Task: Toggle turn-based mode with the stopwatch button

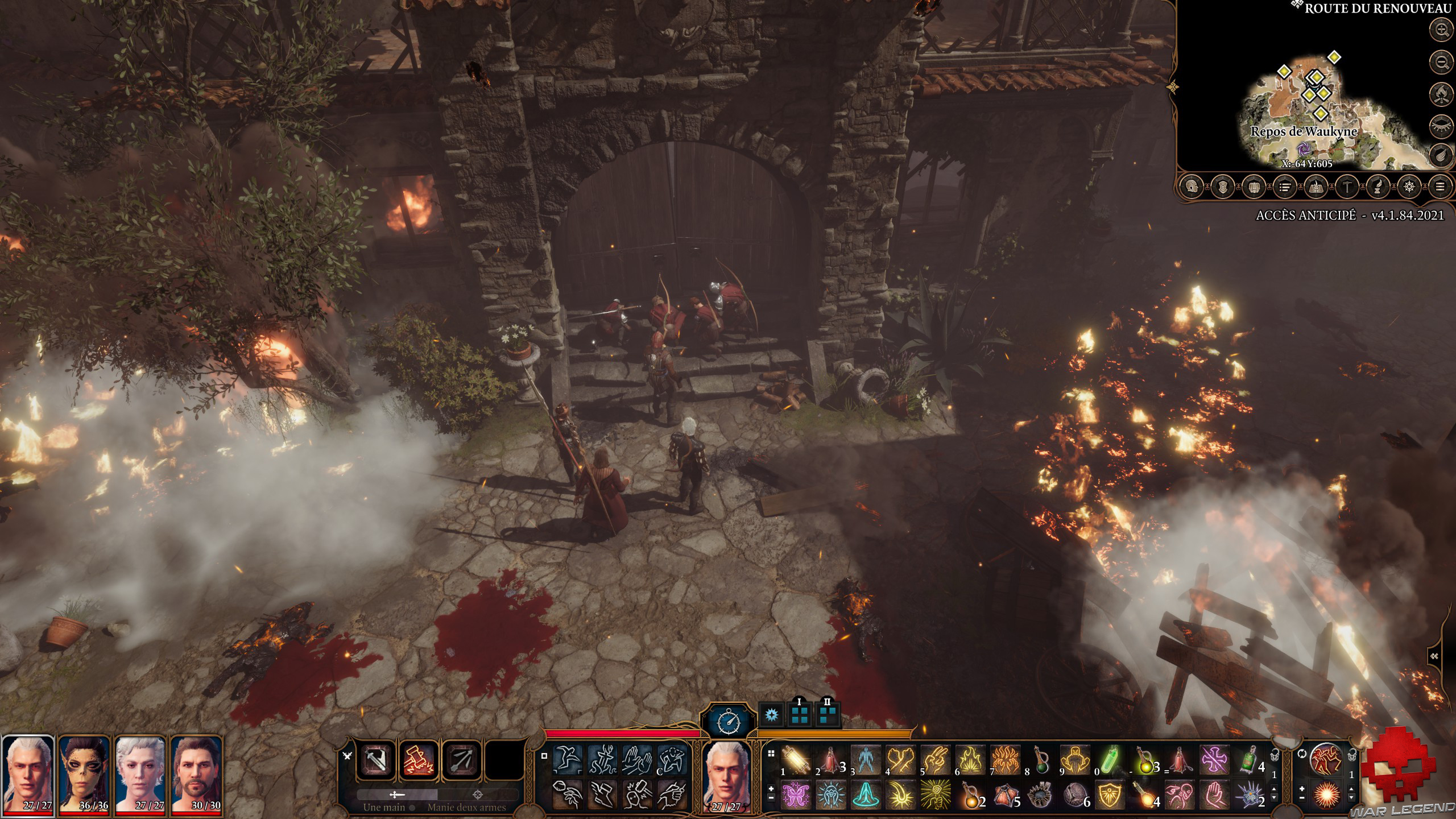Action: tap(729, 722)
